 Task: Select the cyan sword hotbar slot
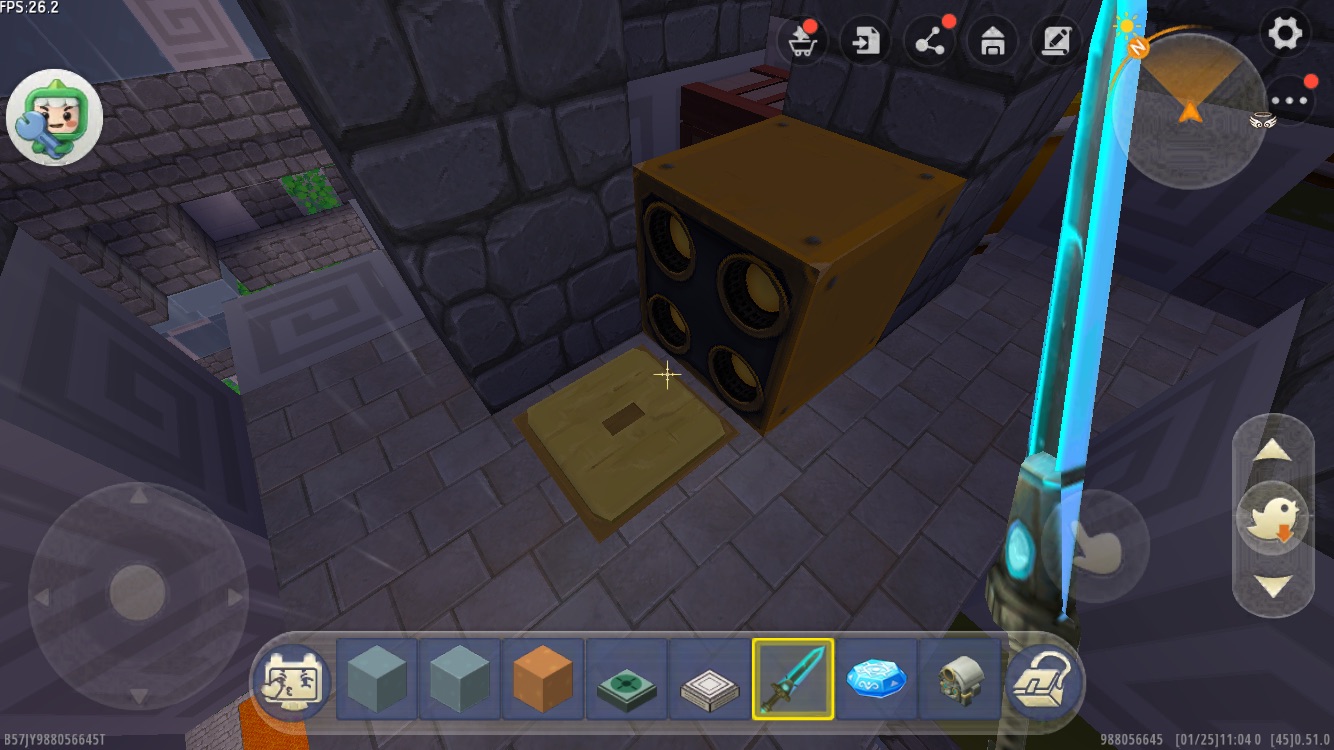(793, 680)
